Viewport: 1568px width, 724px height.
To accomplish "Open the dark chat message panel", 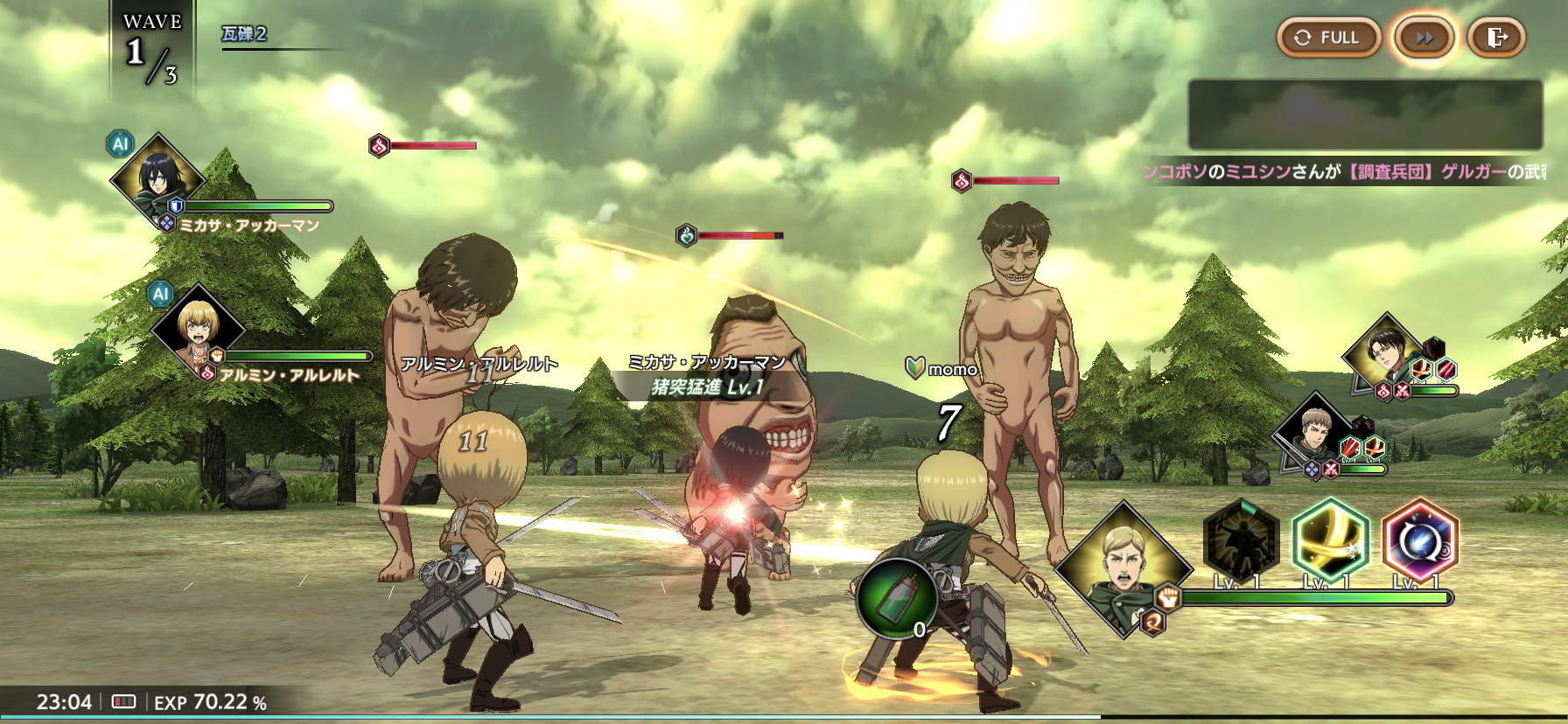I will [1365, 115].
